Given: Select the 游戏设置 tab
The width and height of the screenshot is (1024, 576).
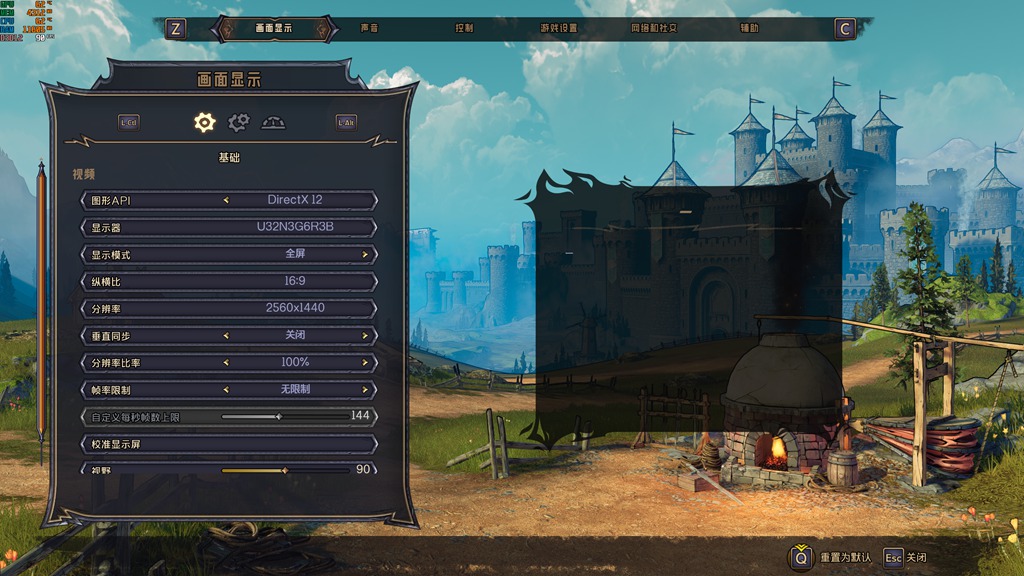Looking at the screenshot, I should [558, 29].
